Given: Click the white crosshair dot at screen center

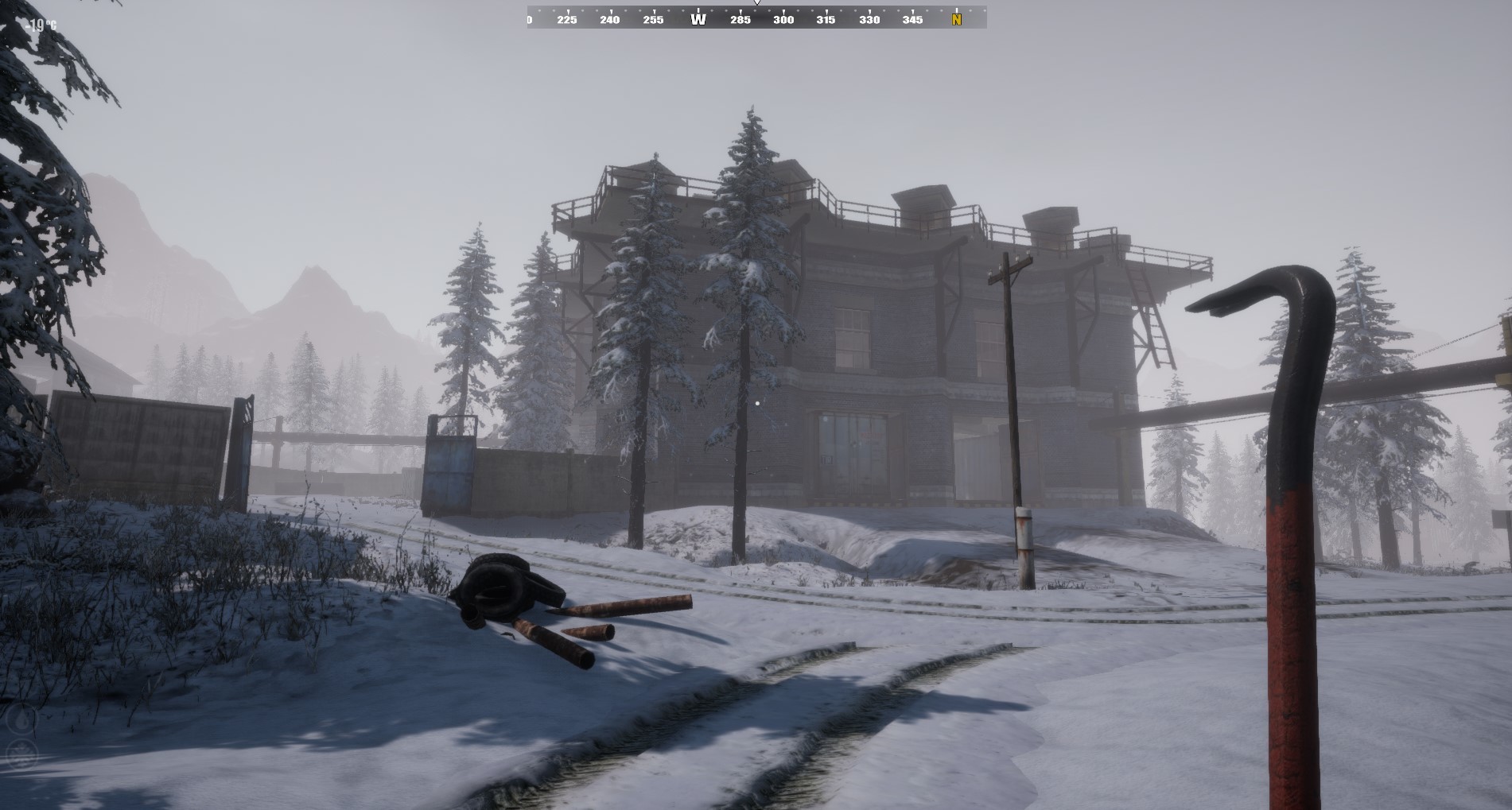Looking at the screenshot, I should pyautogui.click(x=756, y=404).
